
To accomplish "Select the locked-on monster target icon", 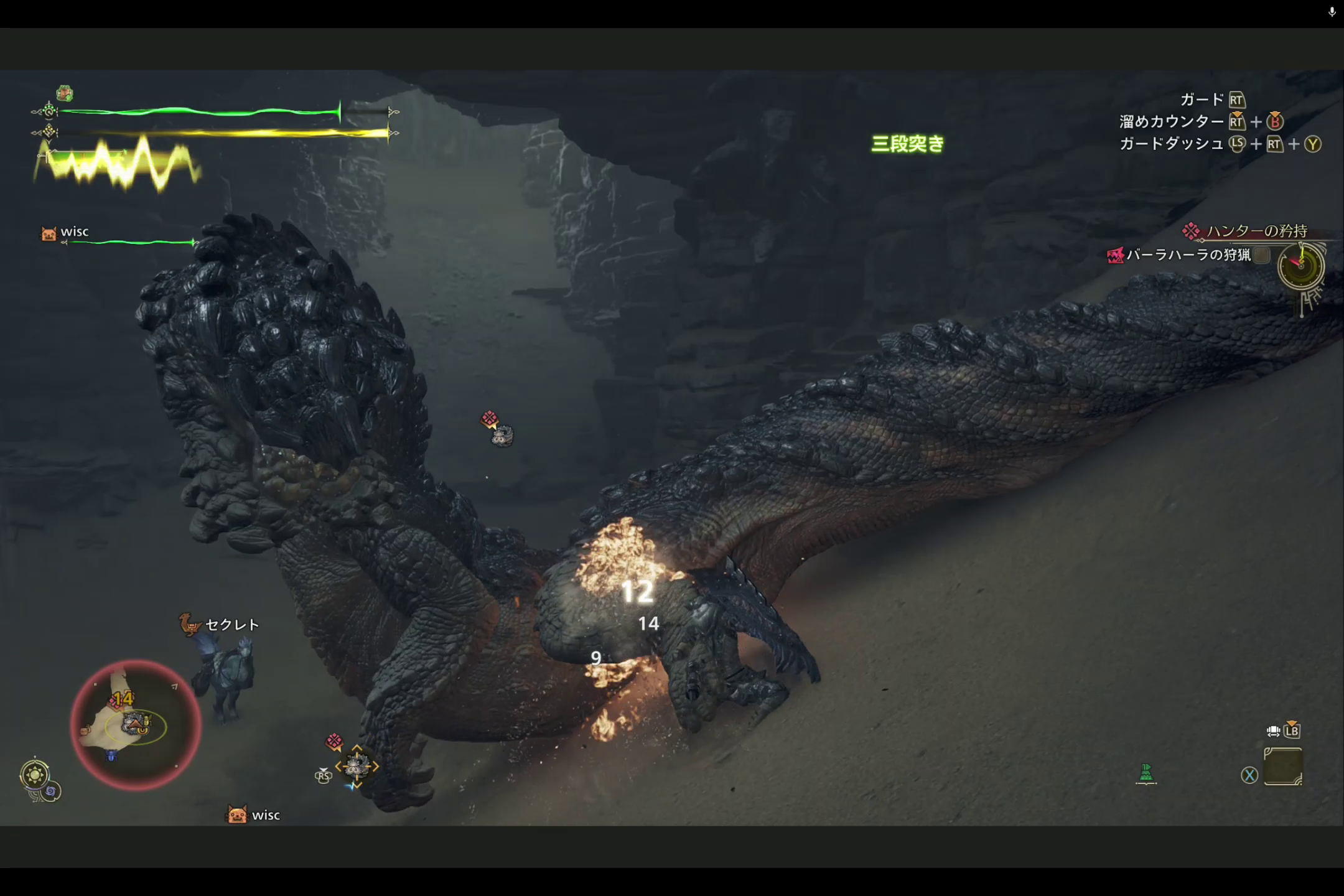I will point(357,766).
